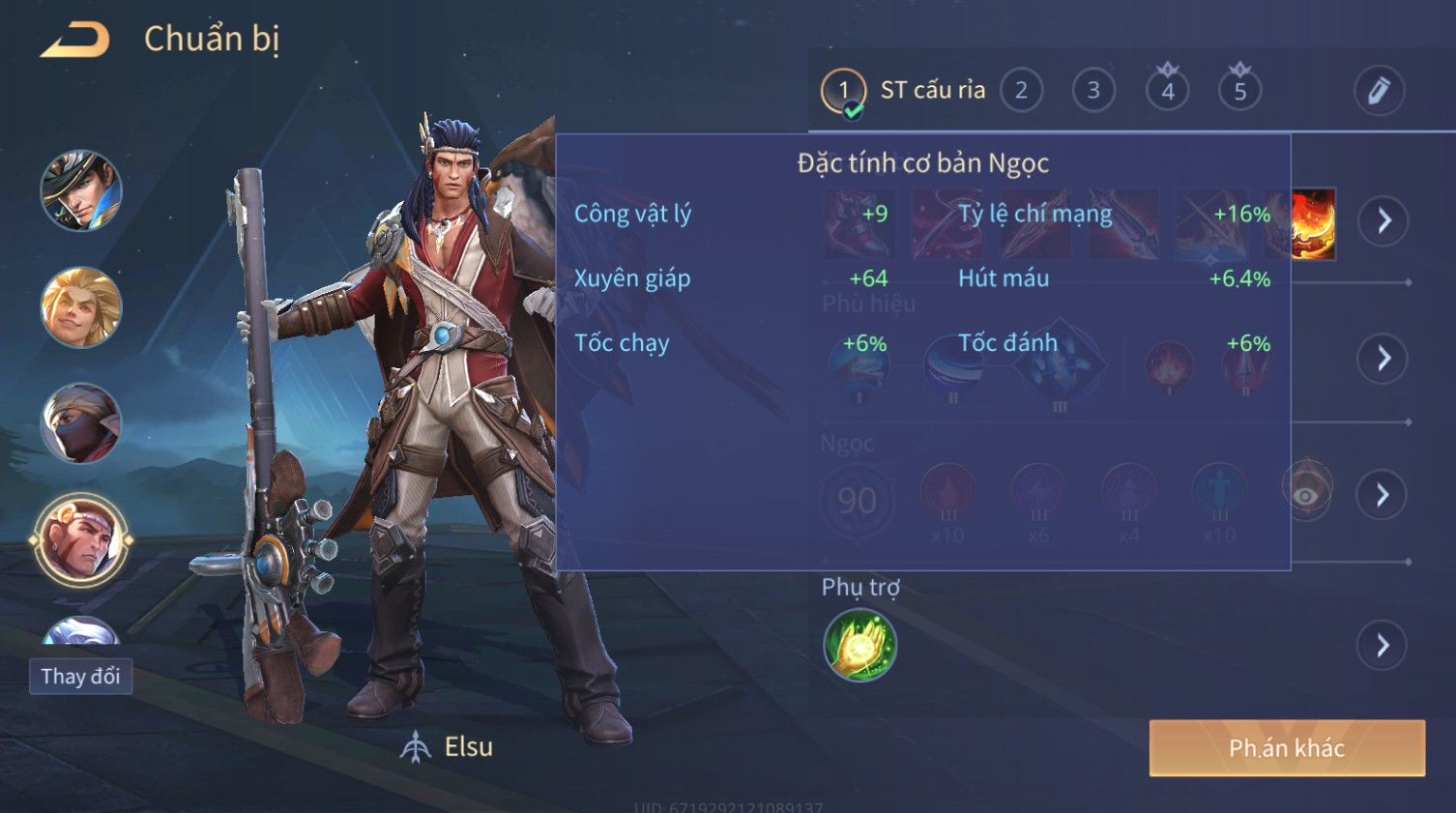This screenshot has height=813, width=1456.
Task: Toggle the eye icon for rune details
Action: [1306, 495]
